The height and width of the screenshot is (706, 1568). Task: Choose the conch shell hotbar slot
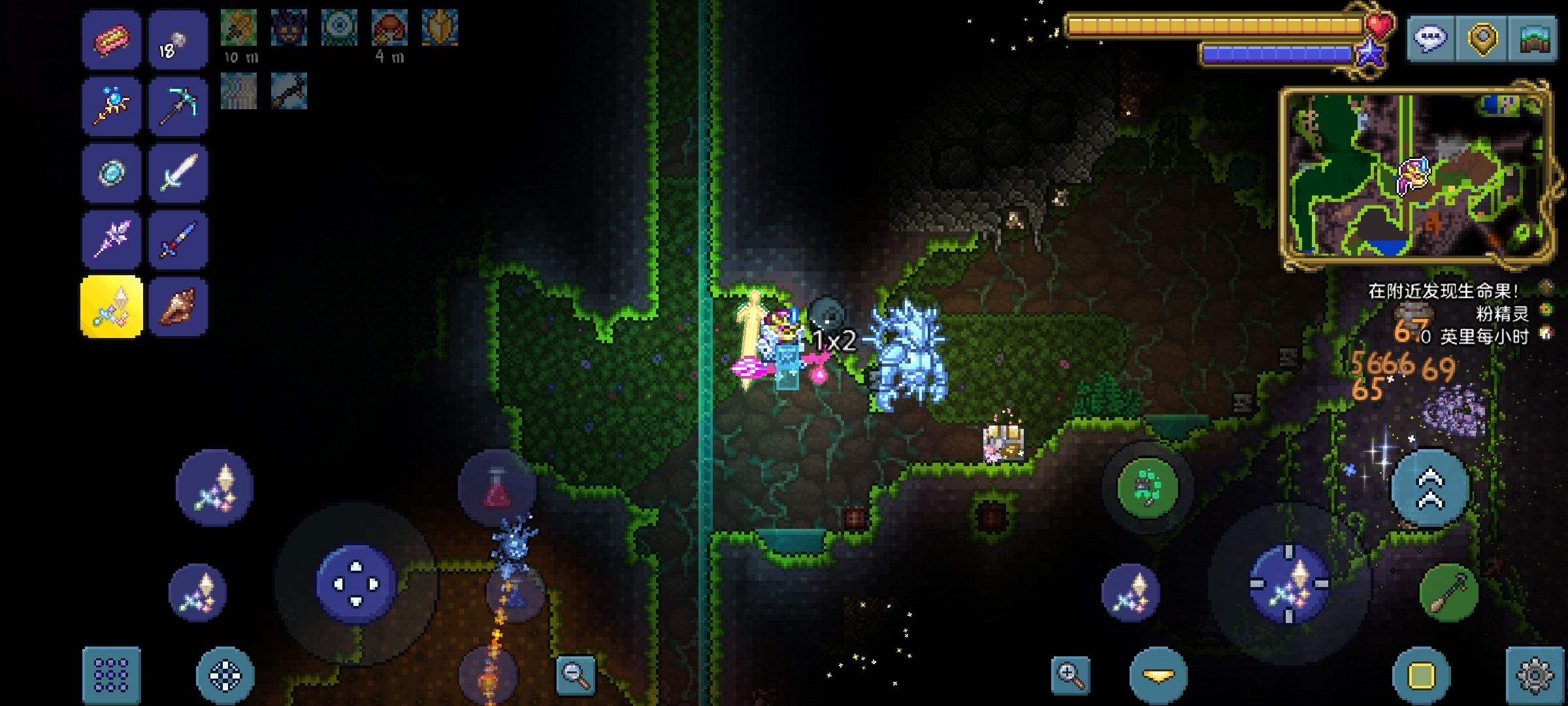click(x=178, y=307)
